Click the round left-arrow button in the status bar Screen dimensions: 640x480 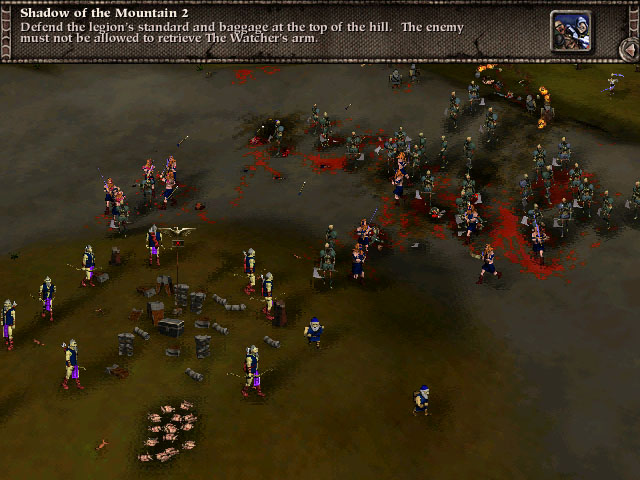[628, 49]
